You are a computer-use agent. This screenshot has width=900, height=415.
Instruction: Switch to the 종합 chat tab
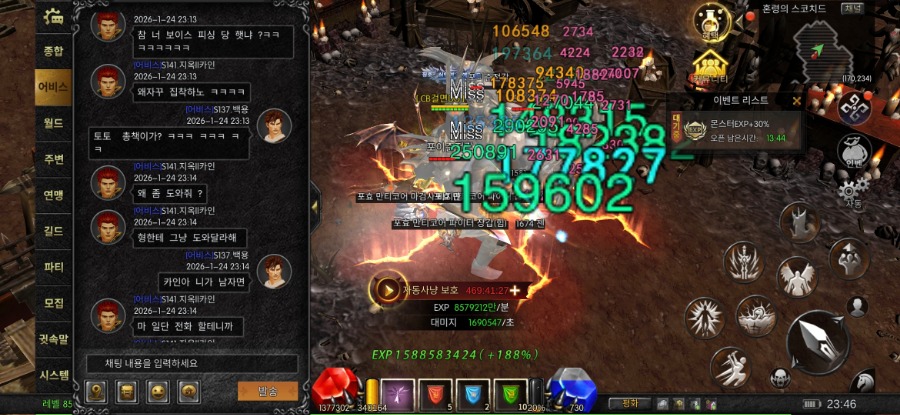pos(53,51)
